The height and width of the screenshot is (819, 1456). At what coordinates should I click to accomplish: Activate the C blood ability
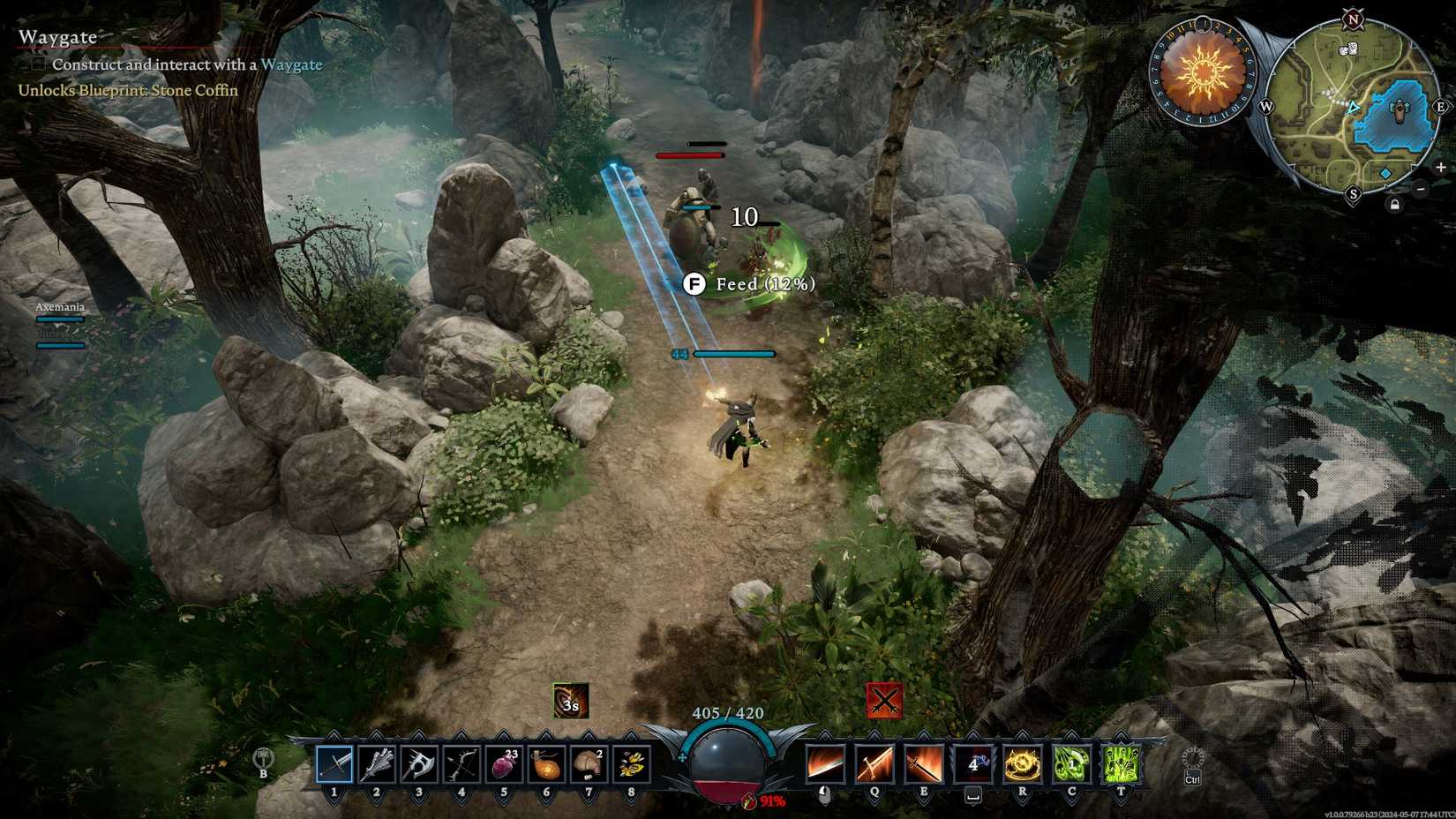point(1072,763)
